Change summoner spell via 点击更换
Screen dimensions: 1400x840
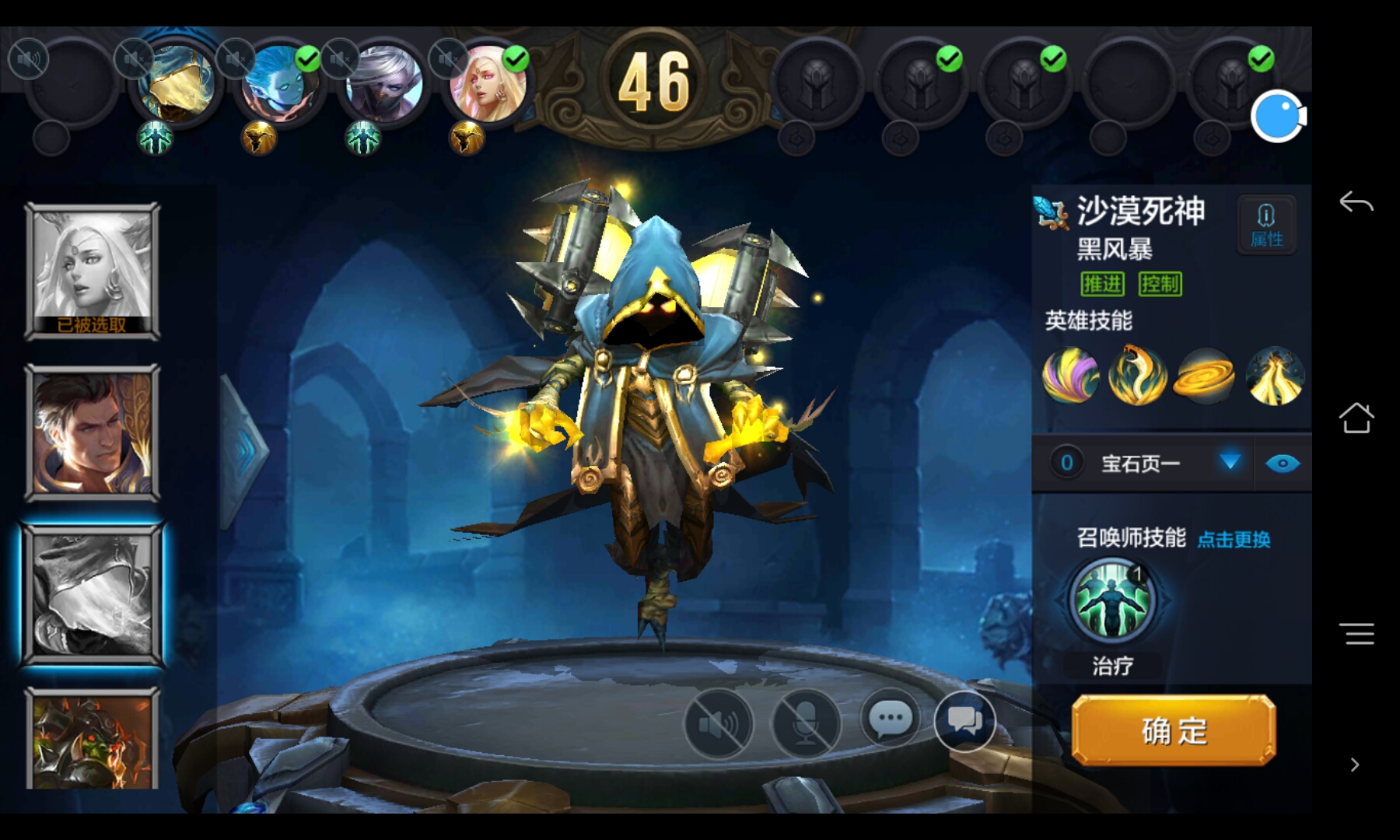pyautogui.click(x=1234, y=539)
